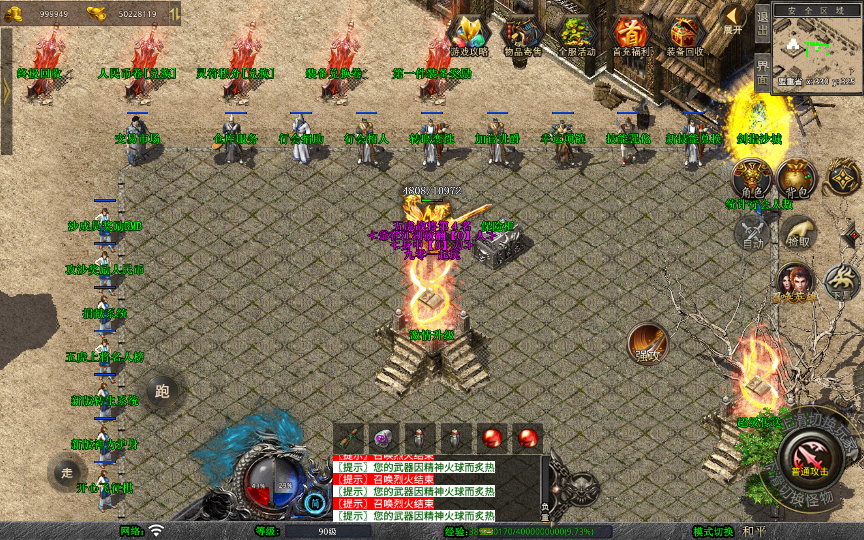Activate the 强攻 heavy attack skill
Image resolution: width=864 pixels, height=540 pixels.
click(x=648, y=345)
